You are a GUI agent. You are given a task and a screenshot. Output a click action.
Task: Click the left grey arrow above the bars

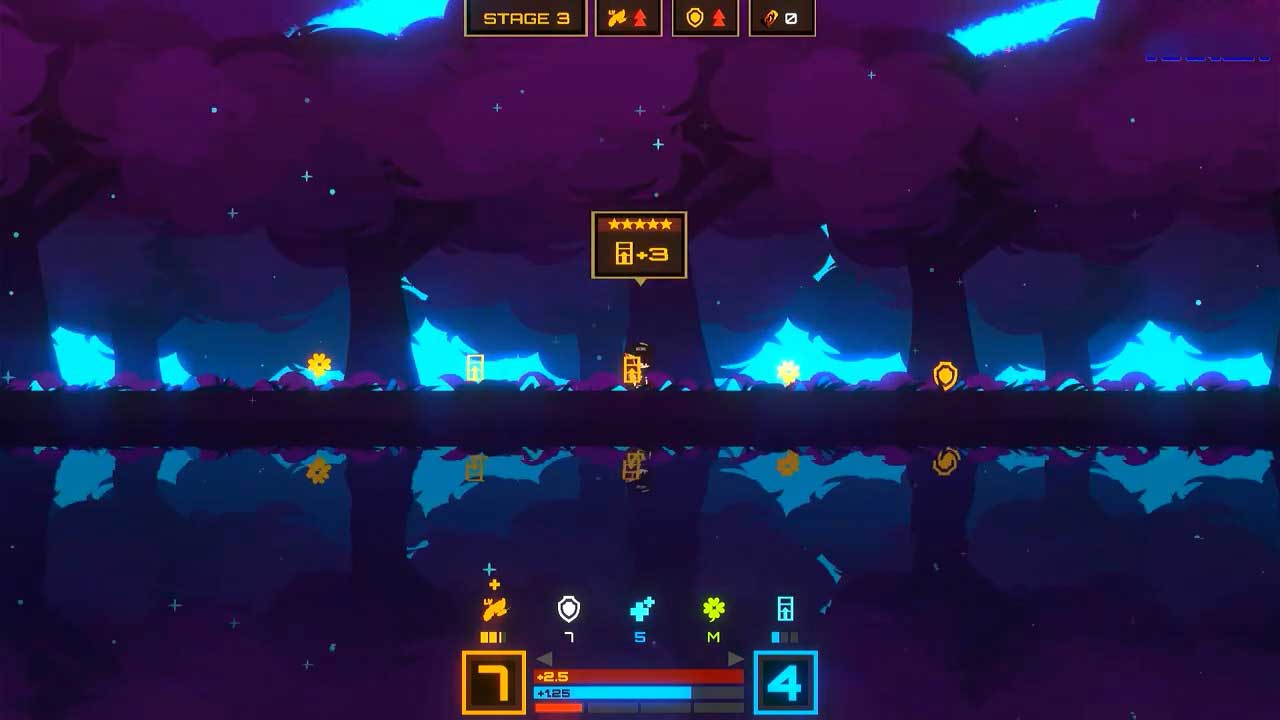544,658
